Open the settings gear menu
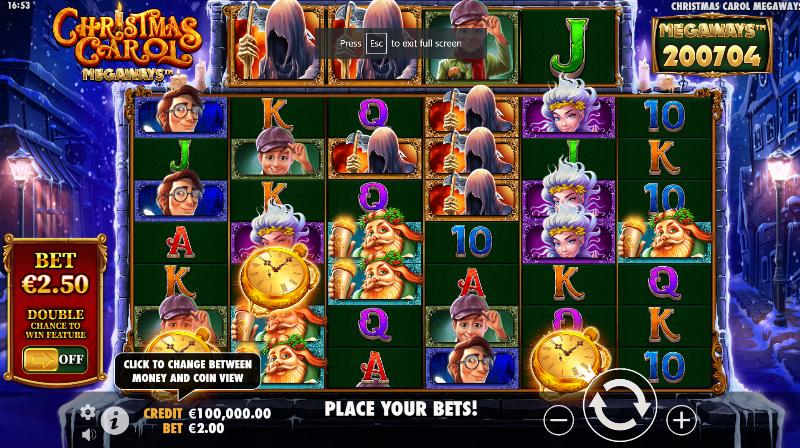Screen dimensions: 800x448 pyautogui.click(x=87, y=411)
